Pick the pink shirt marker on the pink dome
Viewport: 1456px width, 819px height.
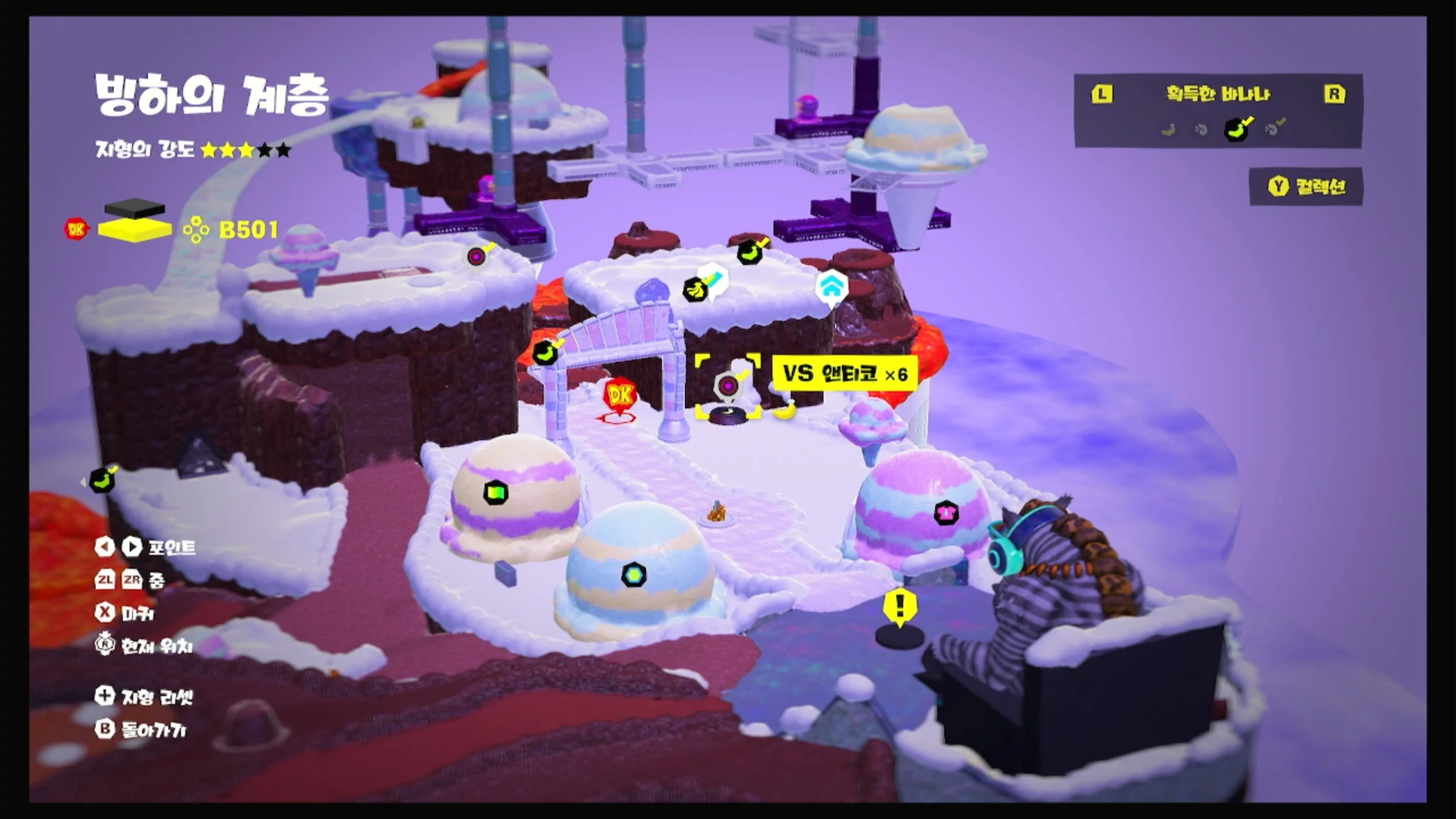(946, 513)
